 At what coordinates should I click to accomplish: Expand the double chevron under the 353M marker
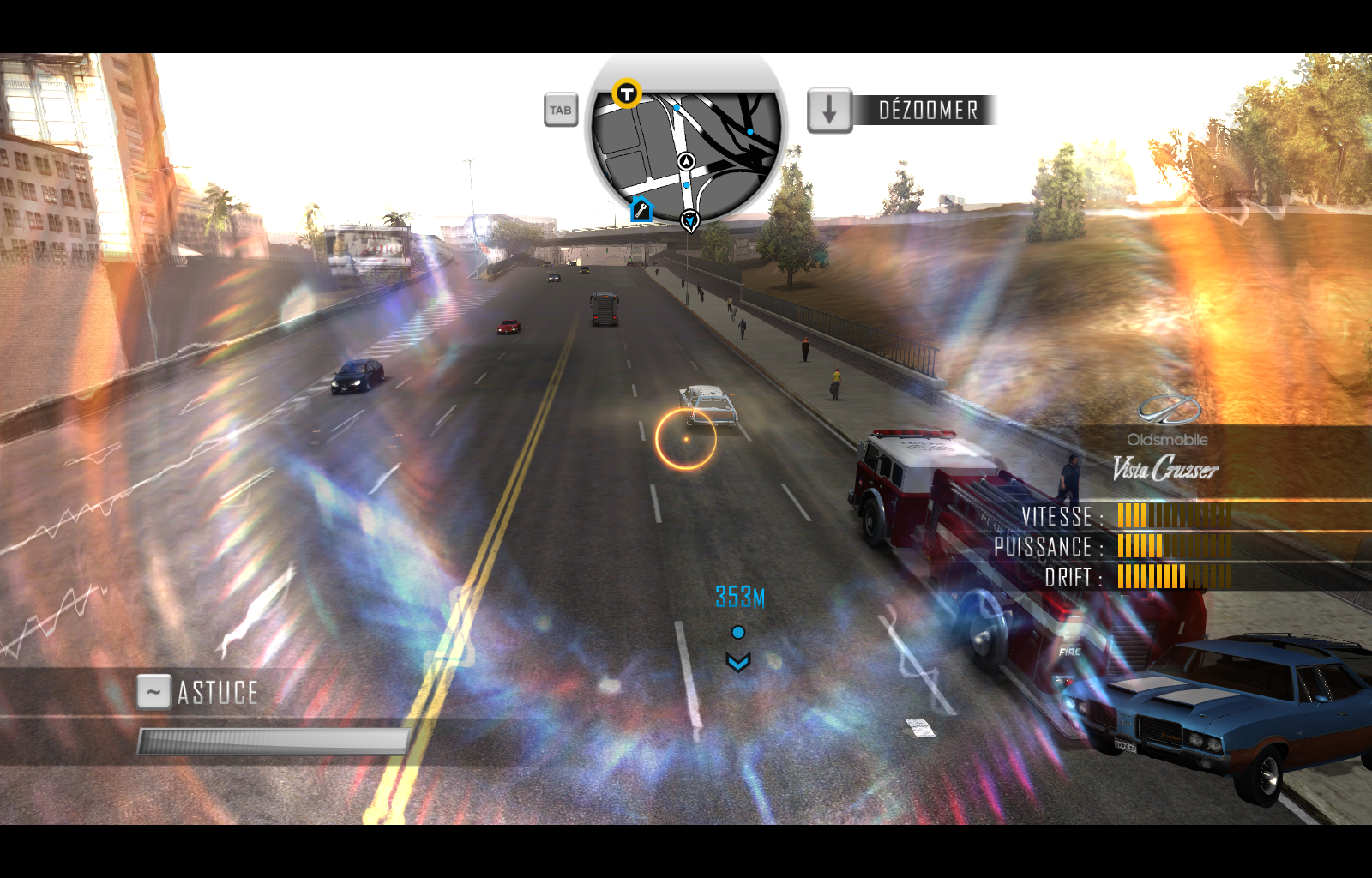coord(737,661)
